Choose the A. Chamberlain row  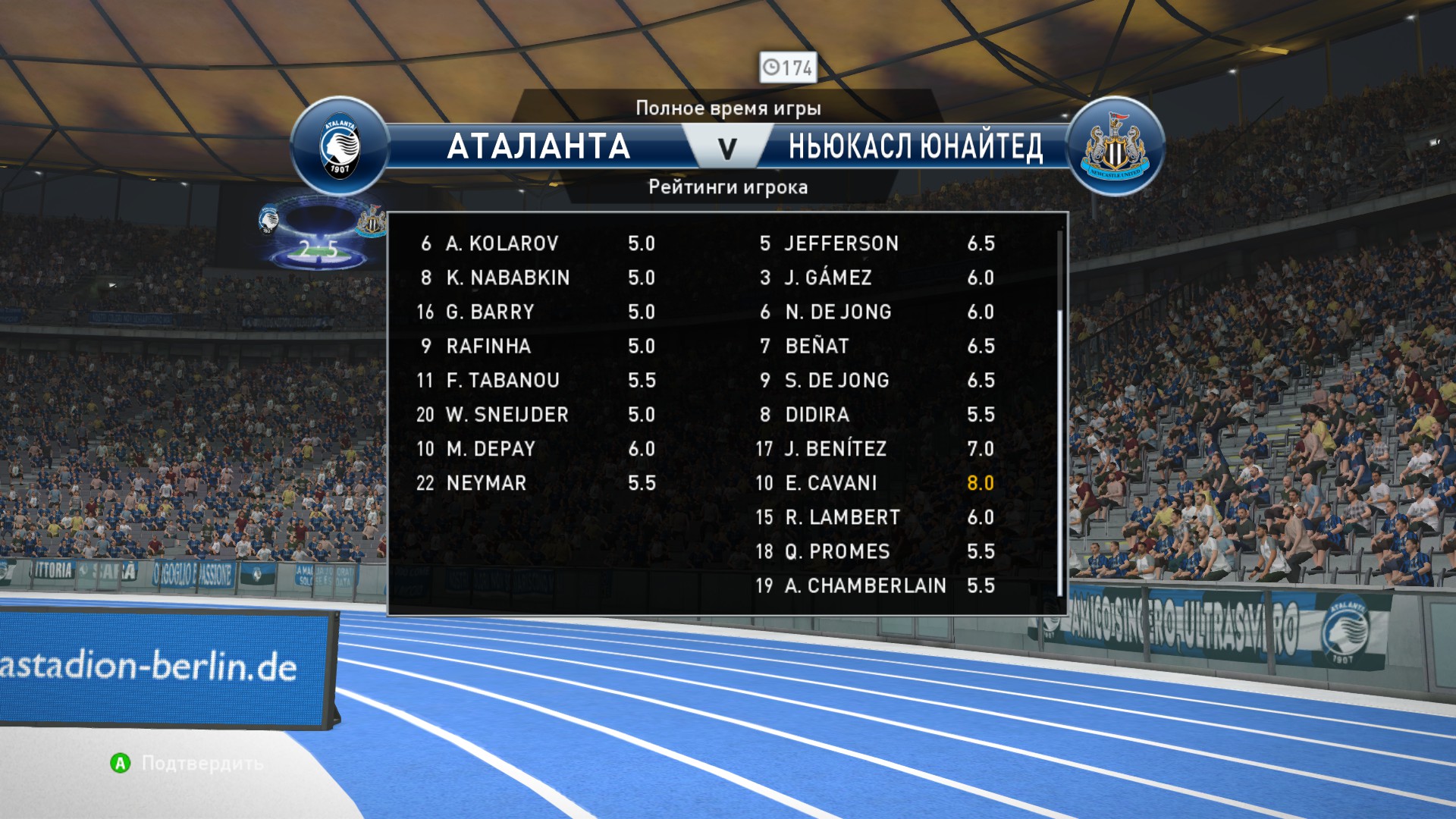point(874,585)
